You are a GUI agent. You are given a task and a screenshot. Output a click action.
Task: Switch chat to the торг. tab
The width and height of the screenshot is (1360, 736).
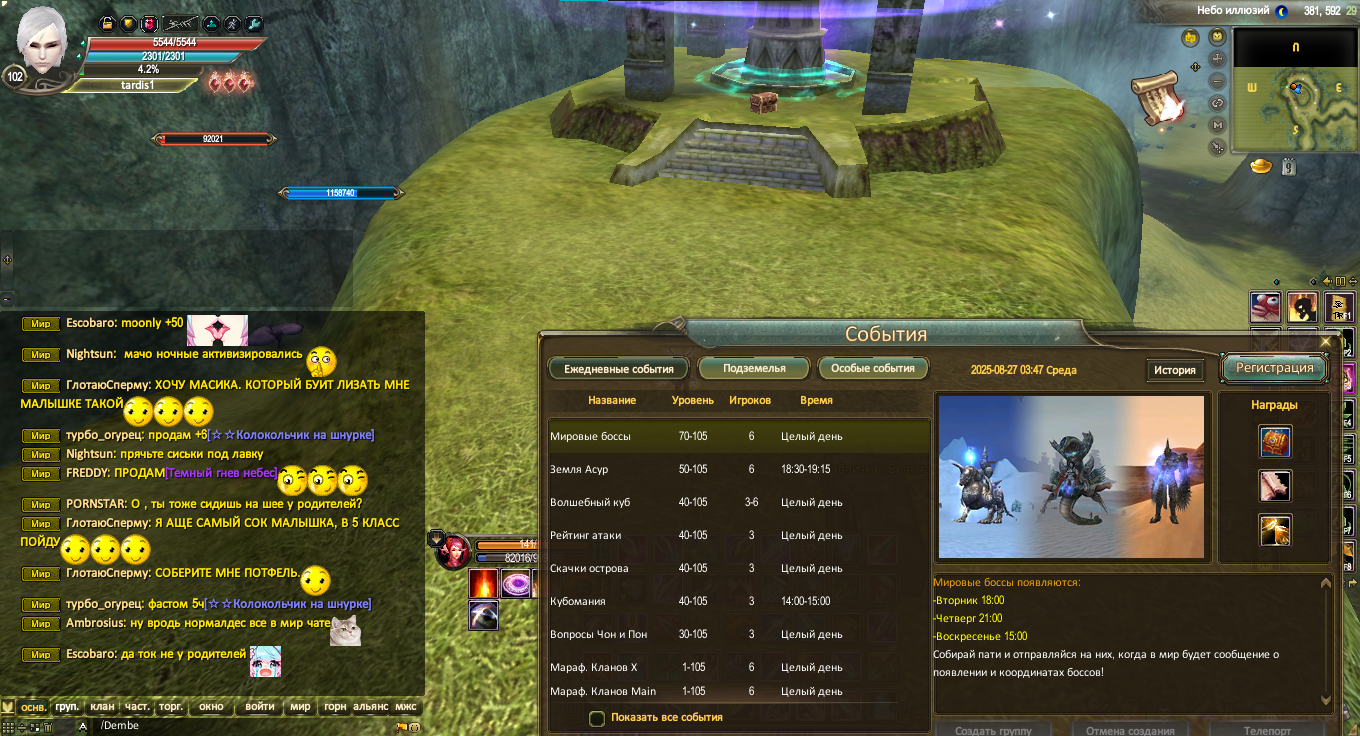tap(171, 707)
